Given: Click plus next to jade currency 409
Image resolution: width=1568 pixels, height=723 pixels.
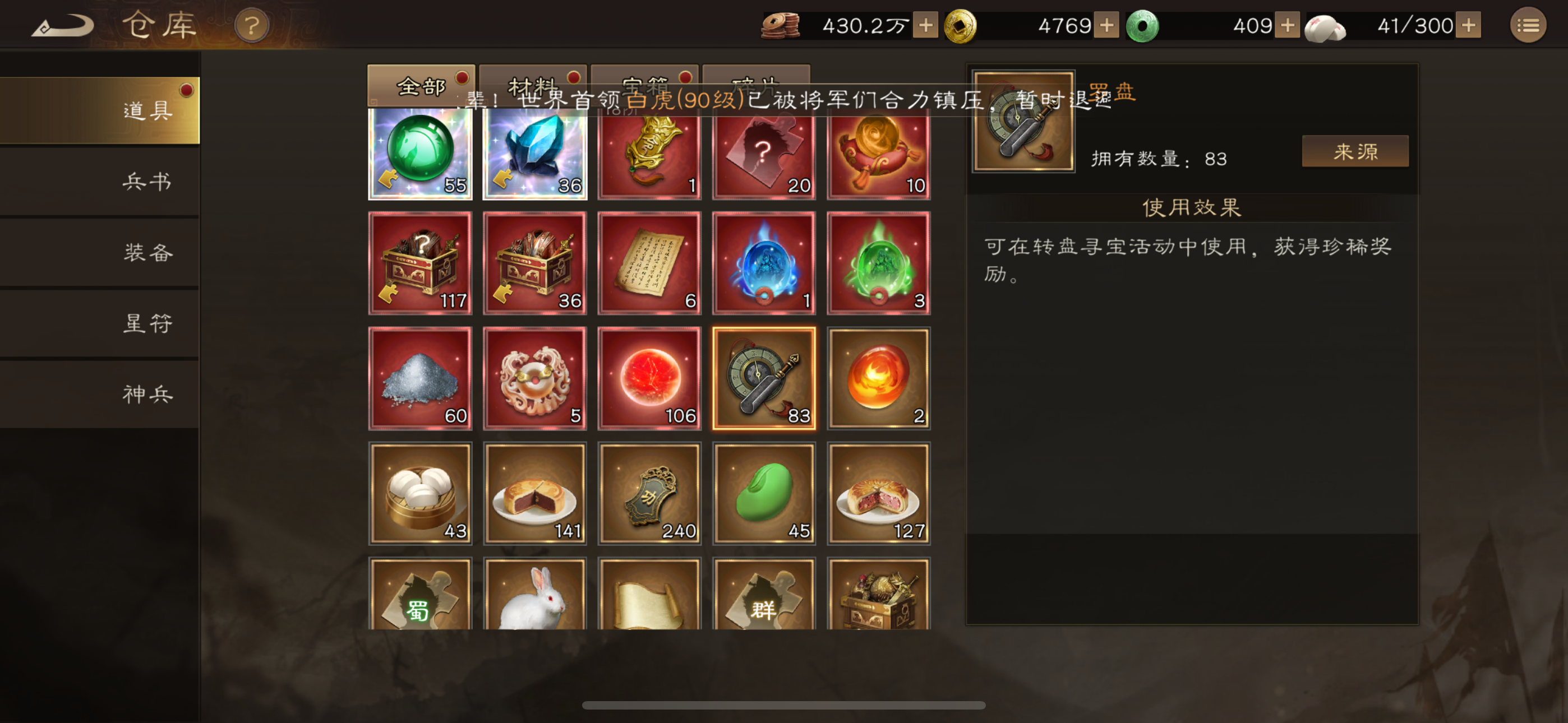Looking at the screenshot, I should tap(1287, 25).
